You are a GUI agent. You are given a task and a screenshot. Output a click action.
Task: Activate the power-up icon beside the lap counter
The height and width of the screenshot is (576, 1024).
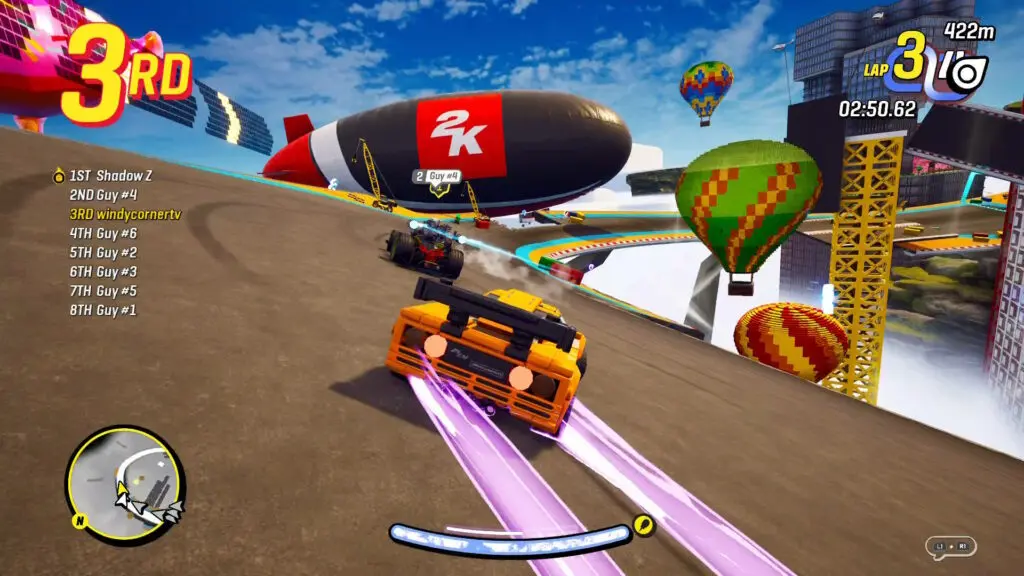pos(964,74)
